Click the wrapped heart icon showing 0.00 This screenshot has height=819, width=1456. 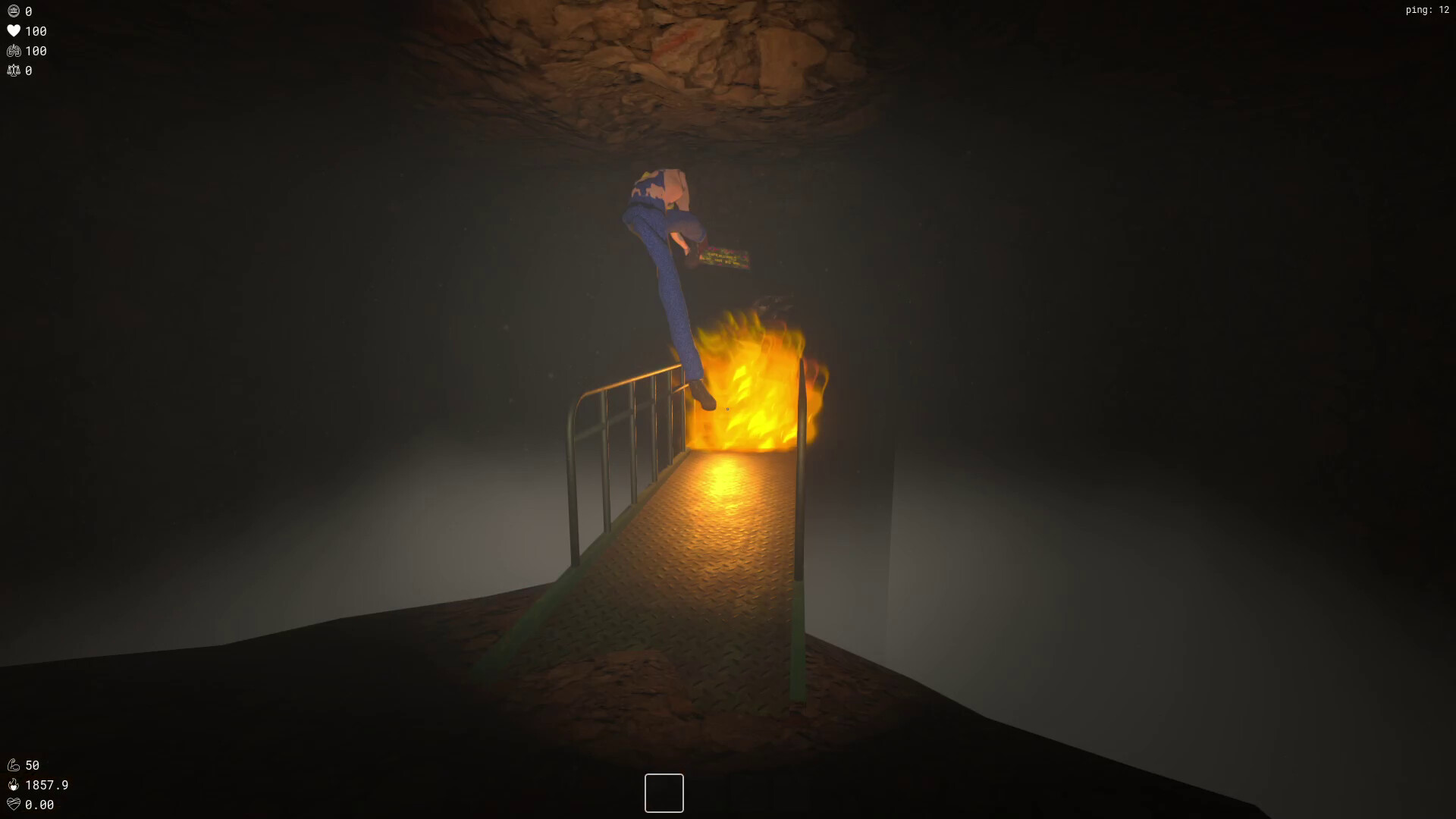14,805
